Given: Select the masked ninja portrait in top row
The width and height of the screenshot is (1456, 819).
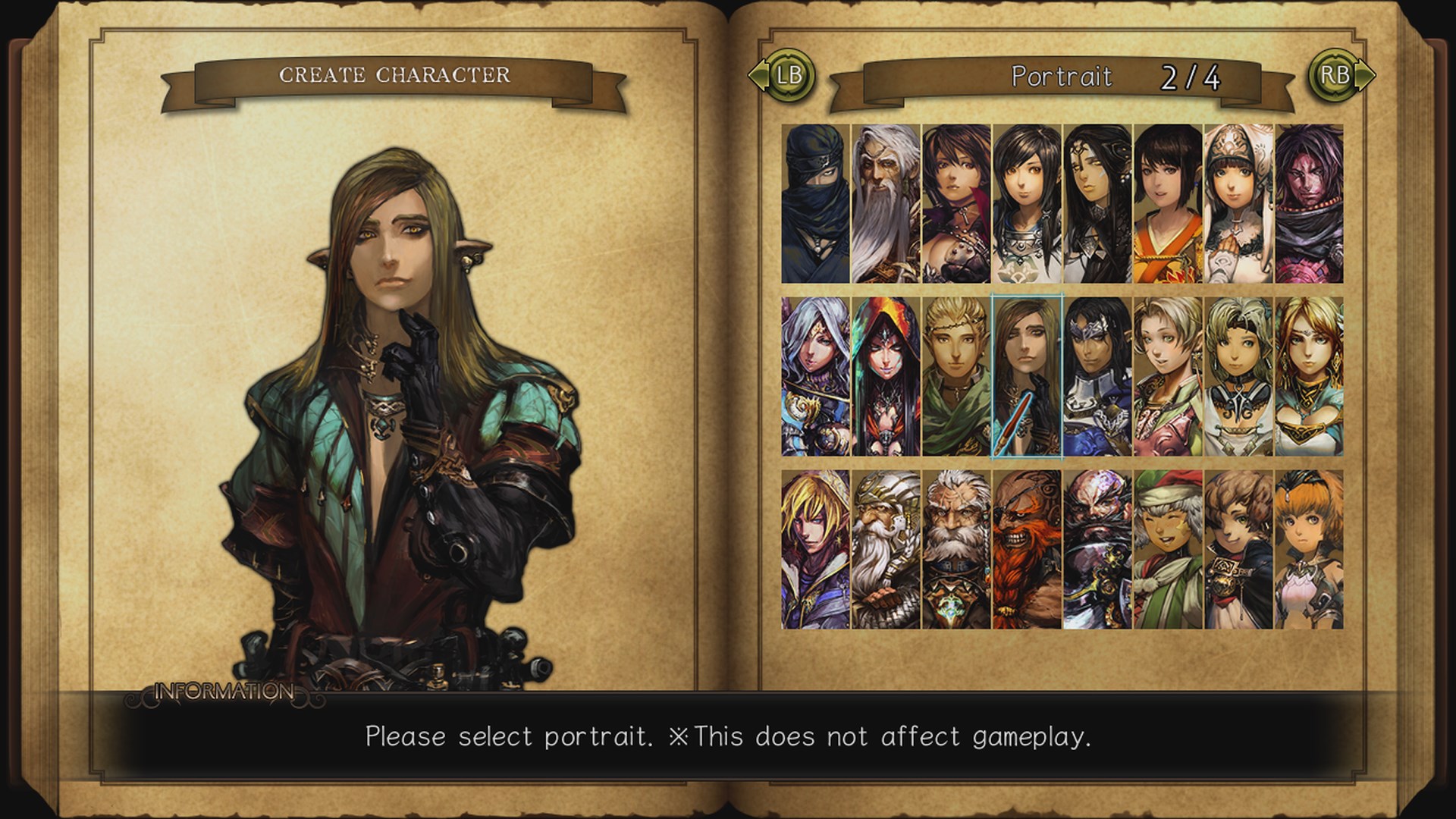Looking at the screenshot, I should click(815, 205).
